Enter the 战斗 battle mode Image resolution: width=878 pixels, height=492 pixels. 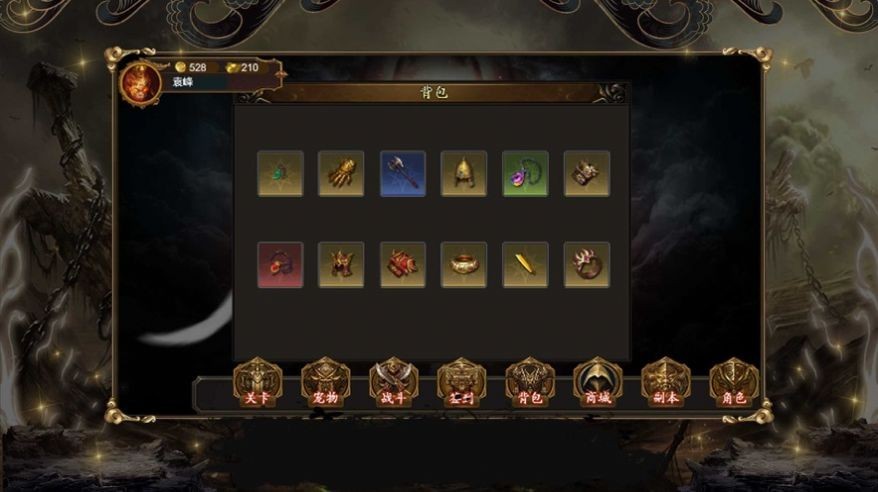(x=393, y=383)
